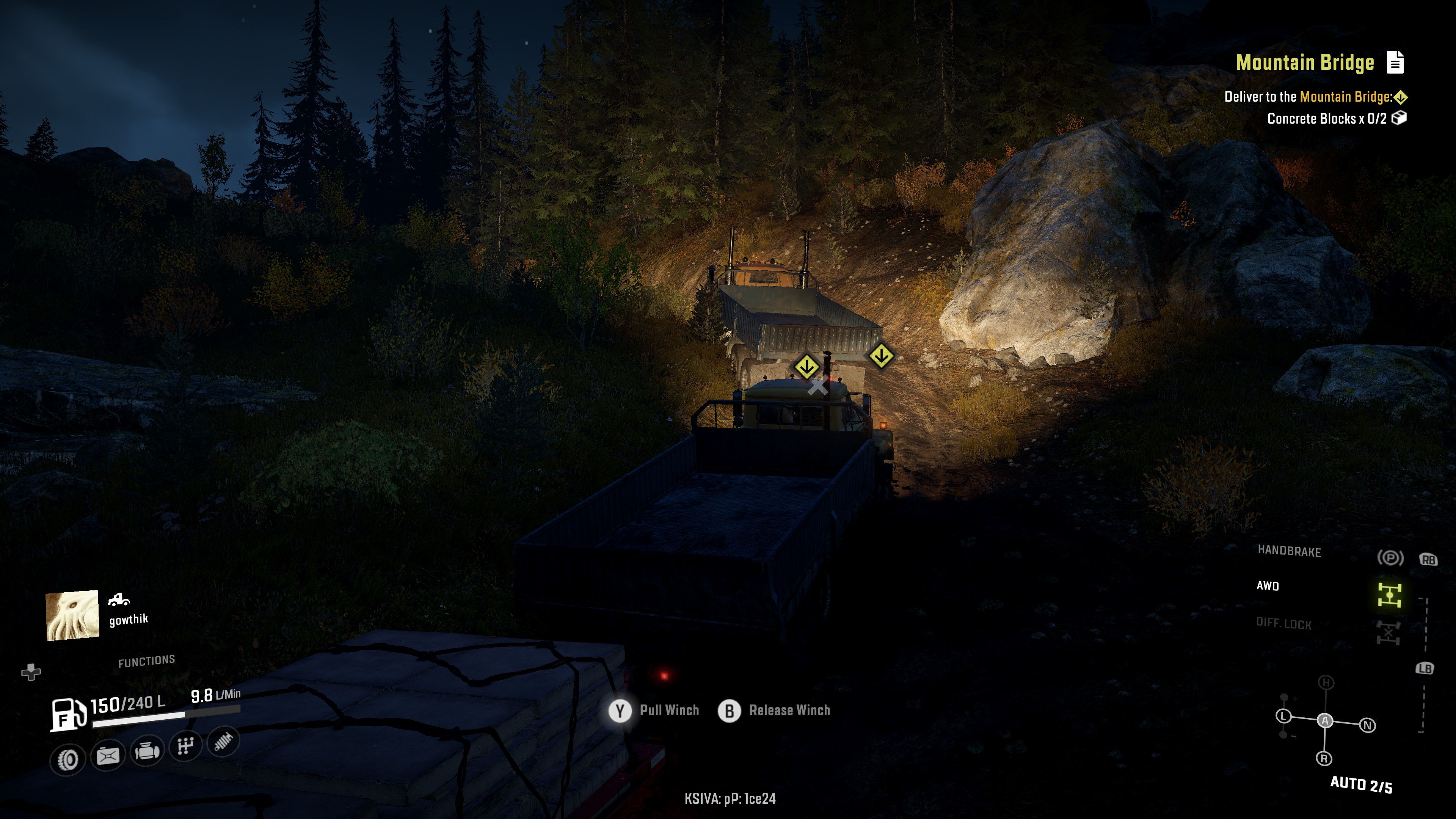
Task: Select low gear L on the shifter
Action: (1283, 716)
